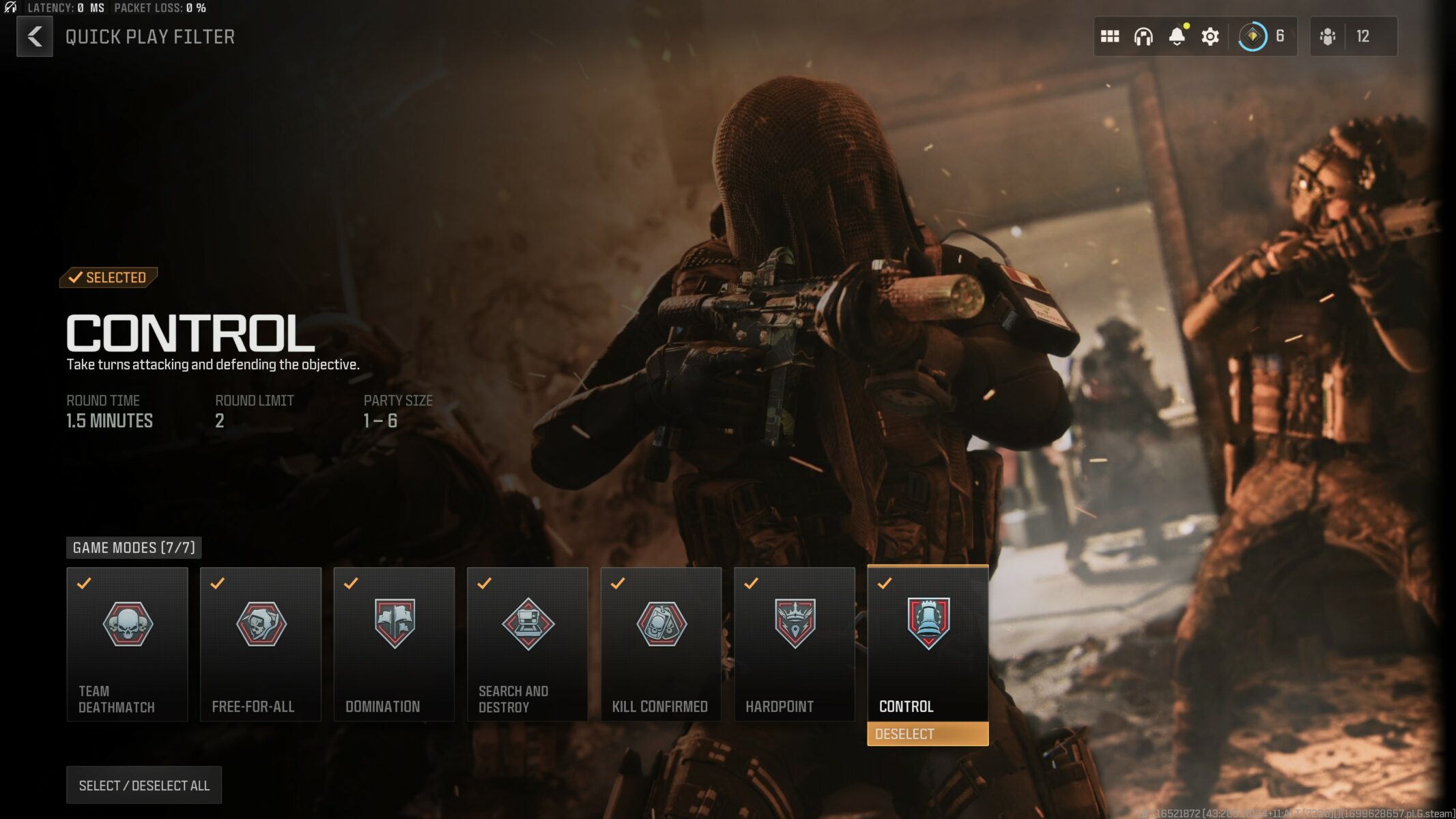Screen dimensions: 1456x819
Task: Open the headset voice channels icon
Action: tap(1143, 36)
